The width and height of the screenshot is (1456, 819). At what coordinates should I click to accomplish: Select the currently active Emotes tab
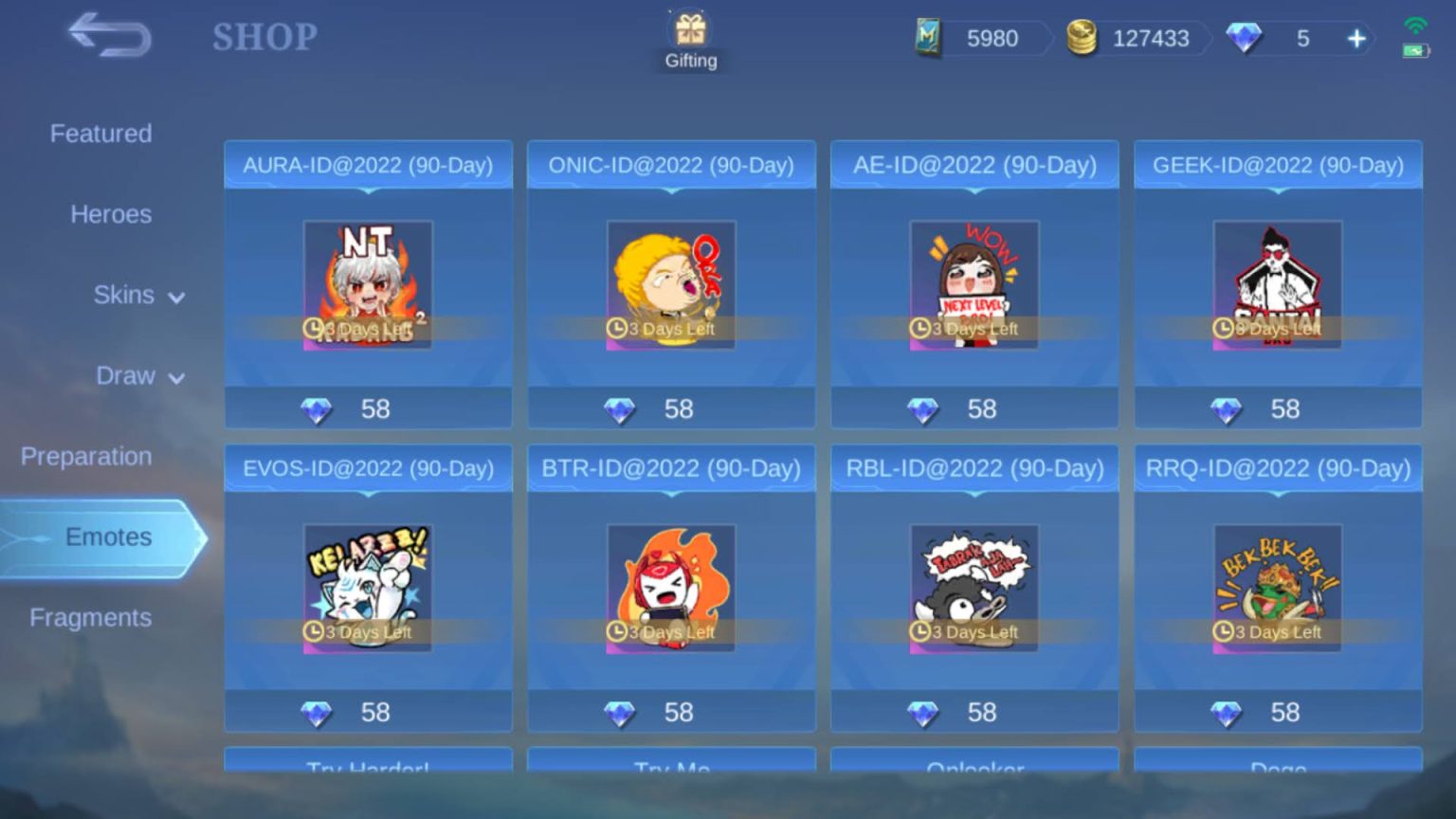107,537
